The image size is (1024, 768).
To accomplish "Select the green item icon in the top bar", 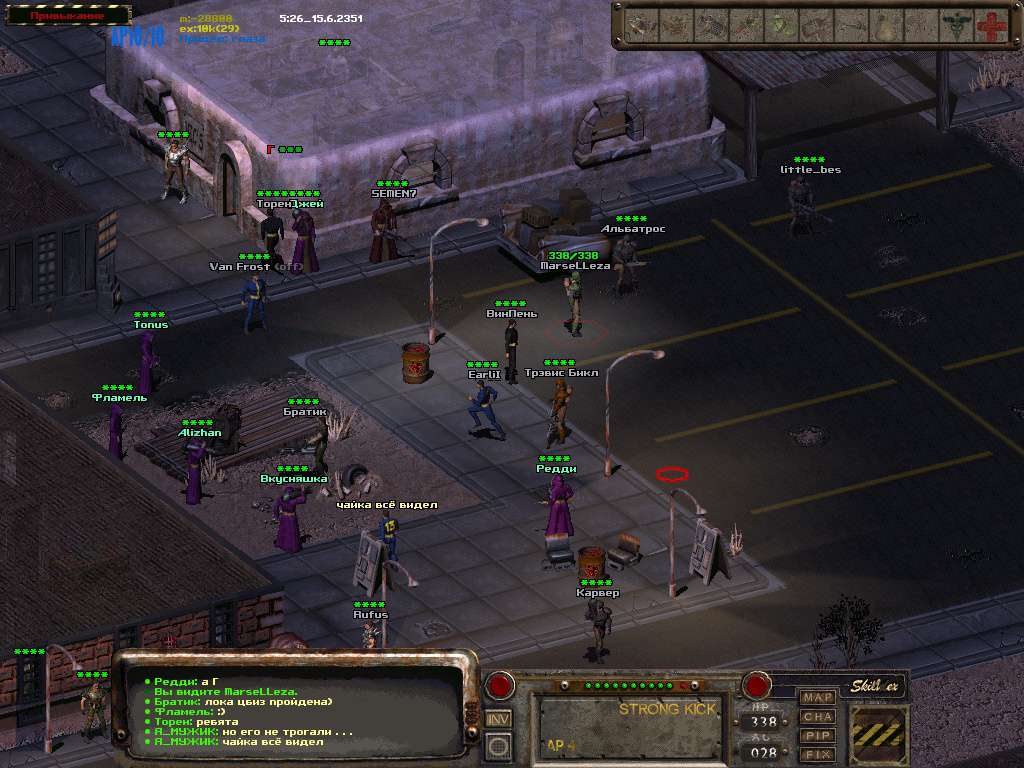I will [781, 26].
